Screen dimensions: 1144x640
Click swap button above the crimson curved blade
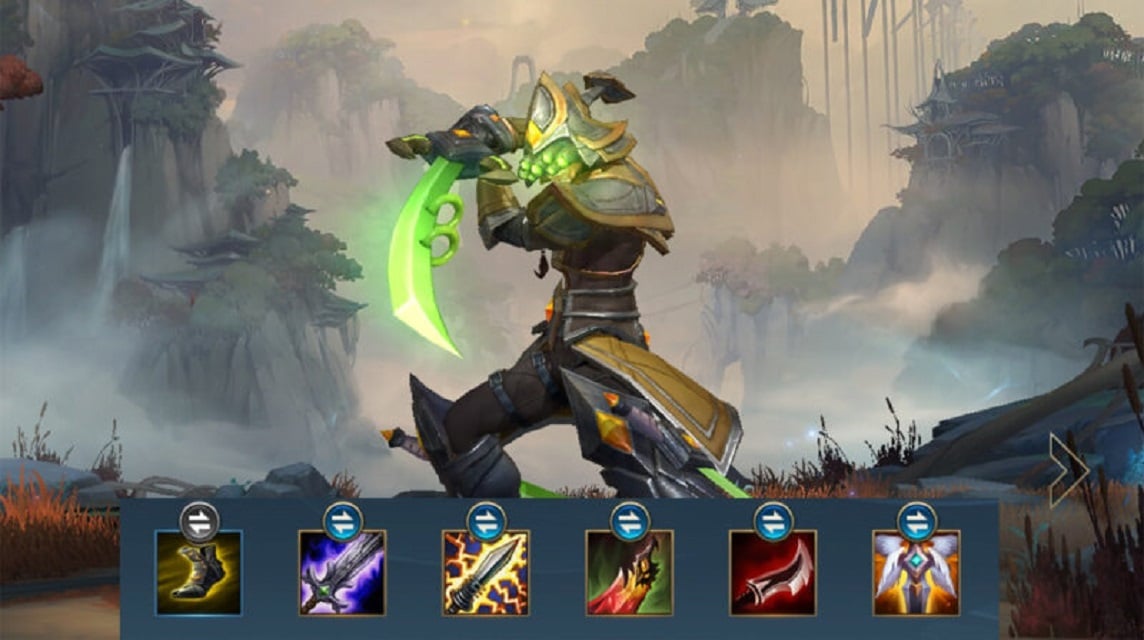pyautogui.click(x=773, y=522)
